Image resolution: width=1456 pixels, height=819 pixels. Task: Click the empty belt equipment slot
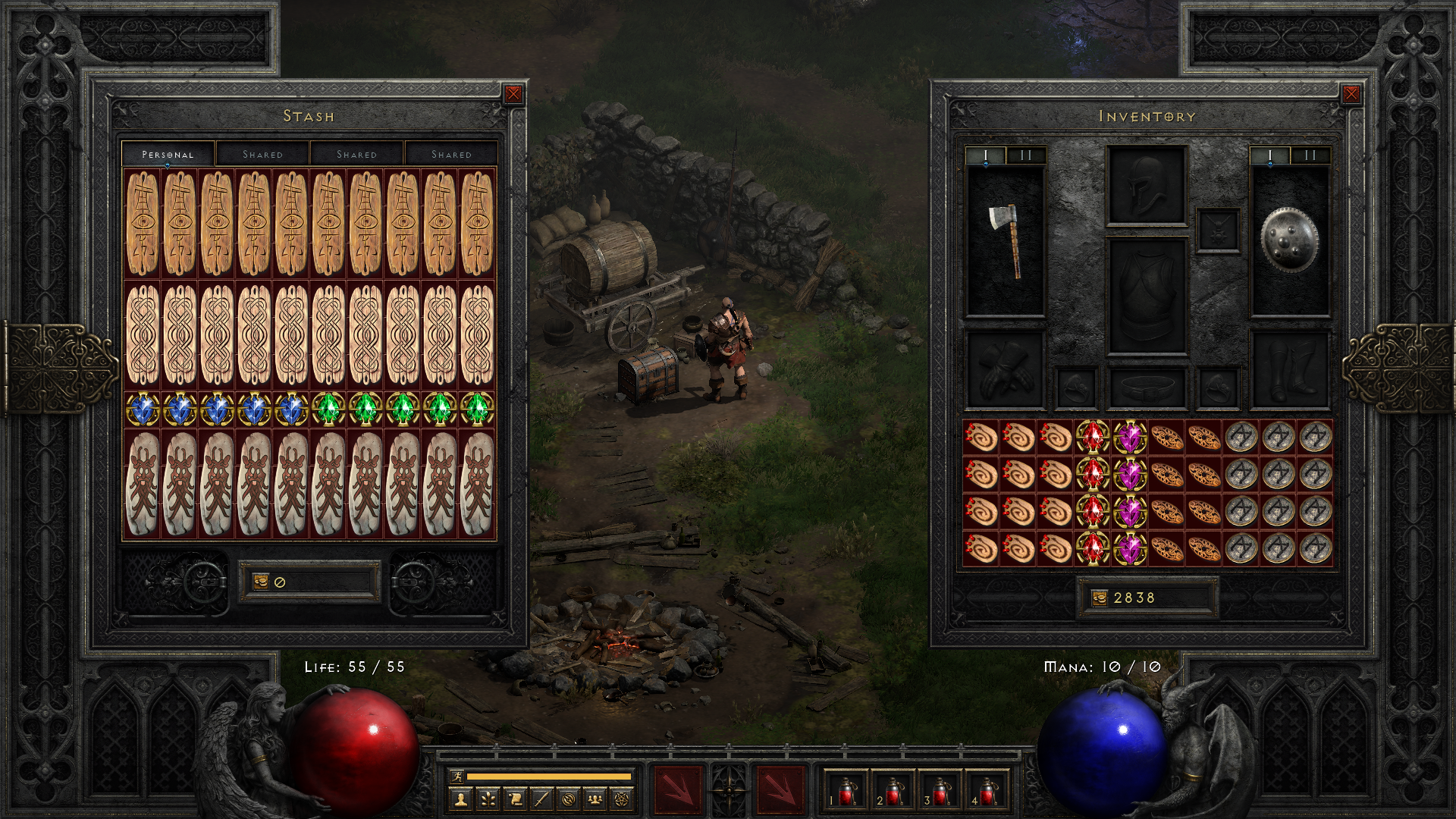[1146, 388]
